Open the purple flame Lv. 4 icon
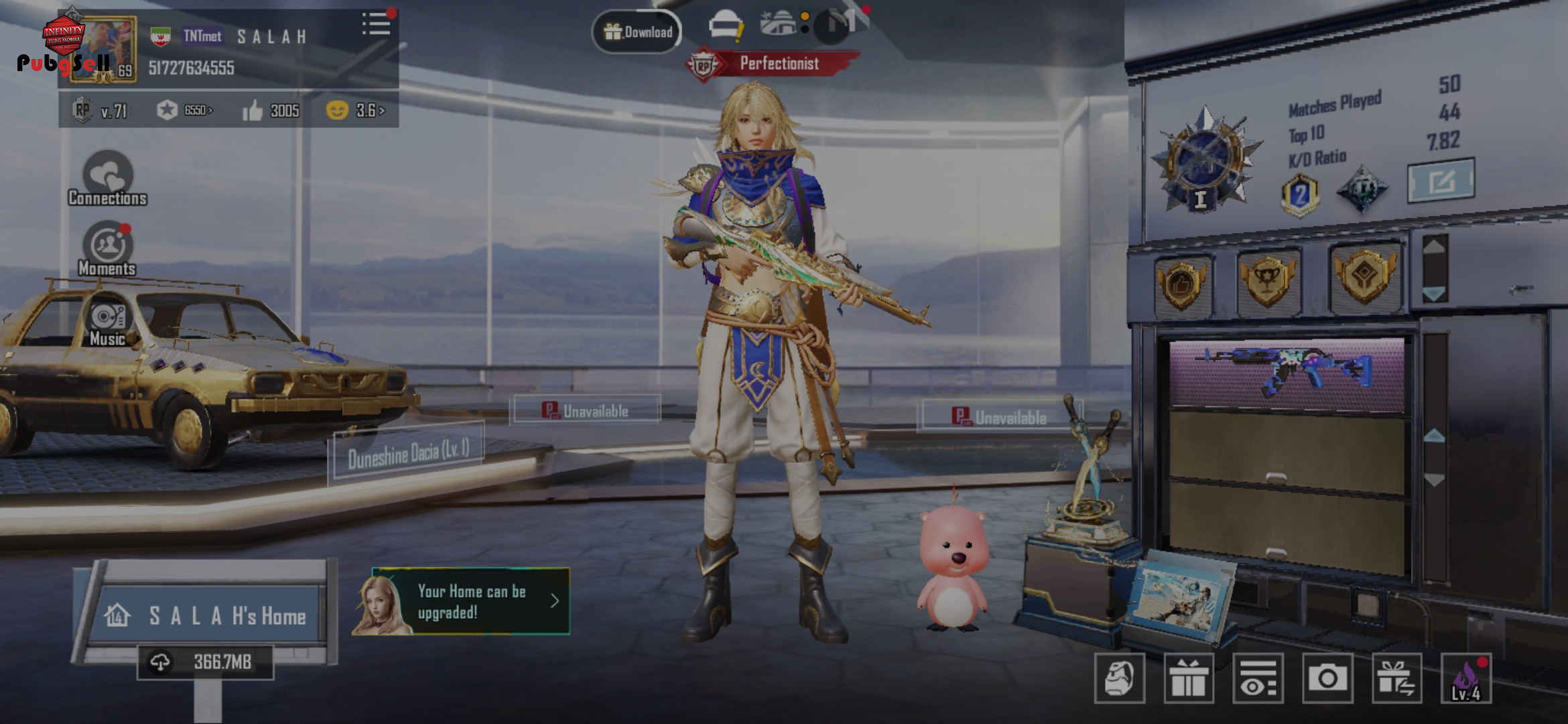The image size is (1568, 724). click(1466, 678)
